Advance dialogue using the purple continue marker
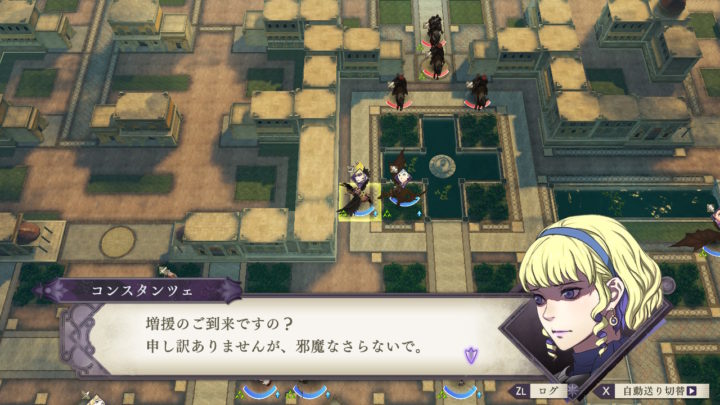Image resolution: width=720 pixels, height=405 pixels. tap(471, 352)
